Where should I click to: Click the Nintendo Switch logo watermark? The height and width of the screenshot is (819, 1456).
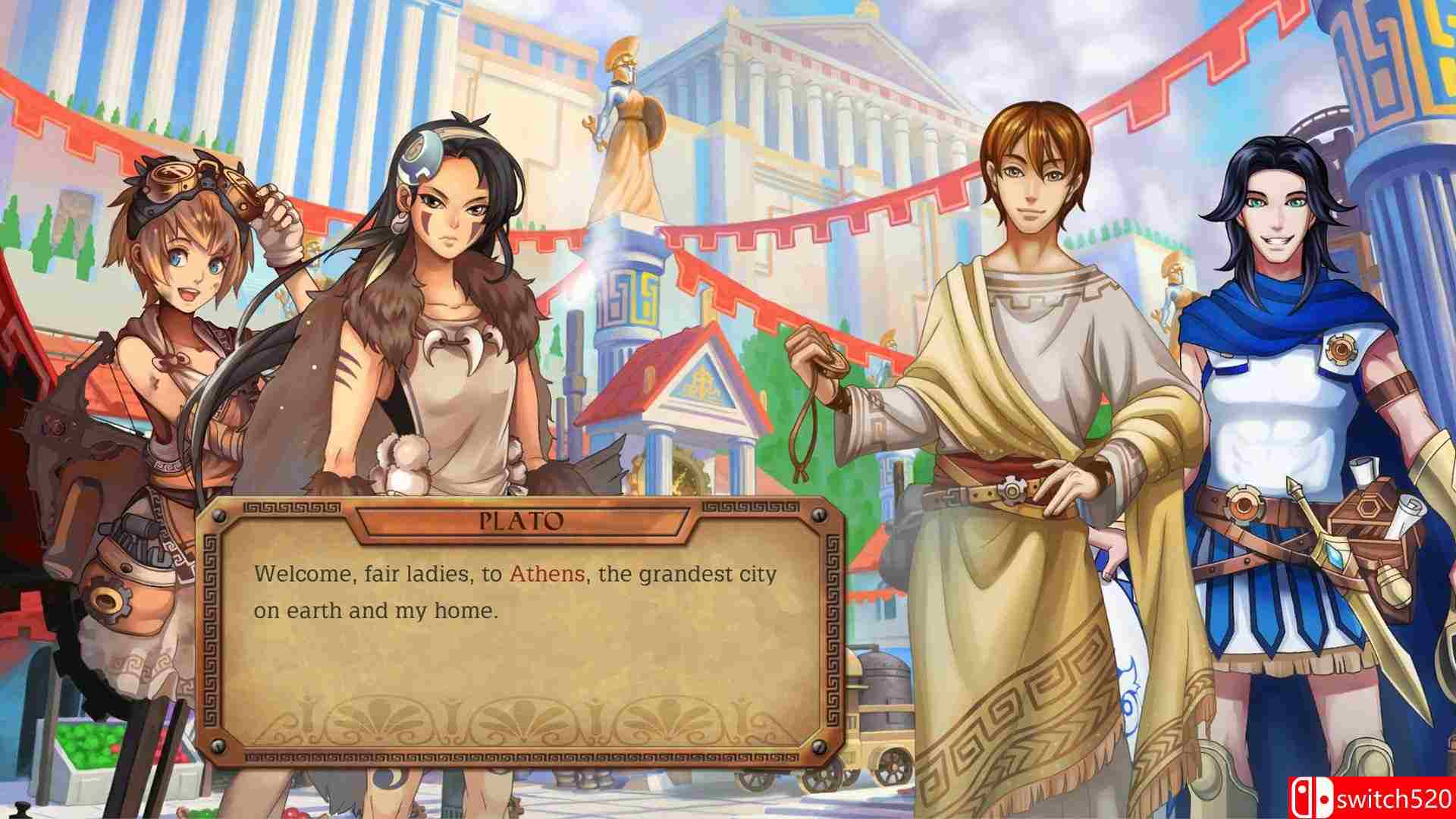point(1314,797)
